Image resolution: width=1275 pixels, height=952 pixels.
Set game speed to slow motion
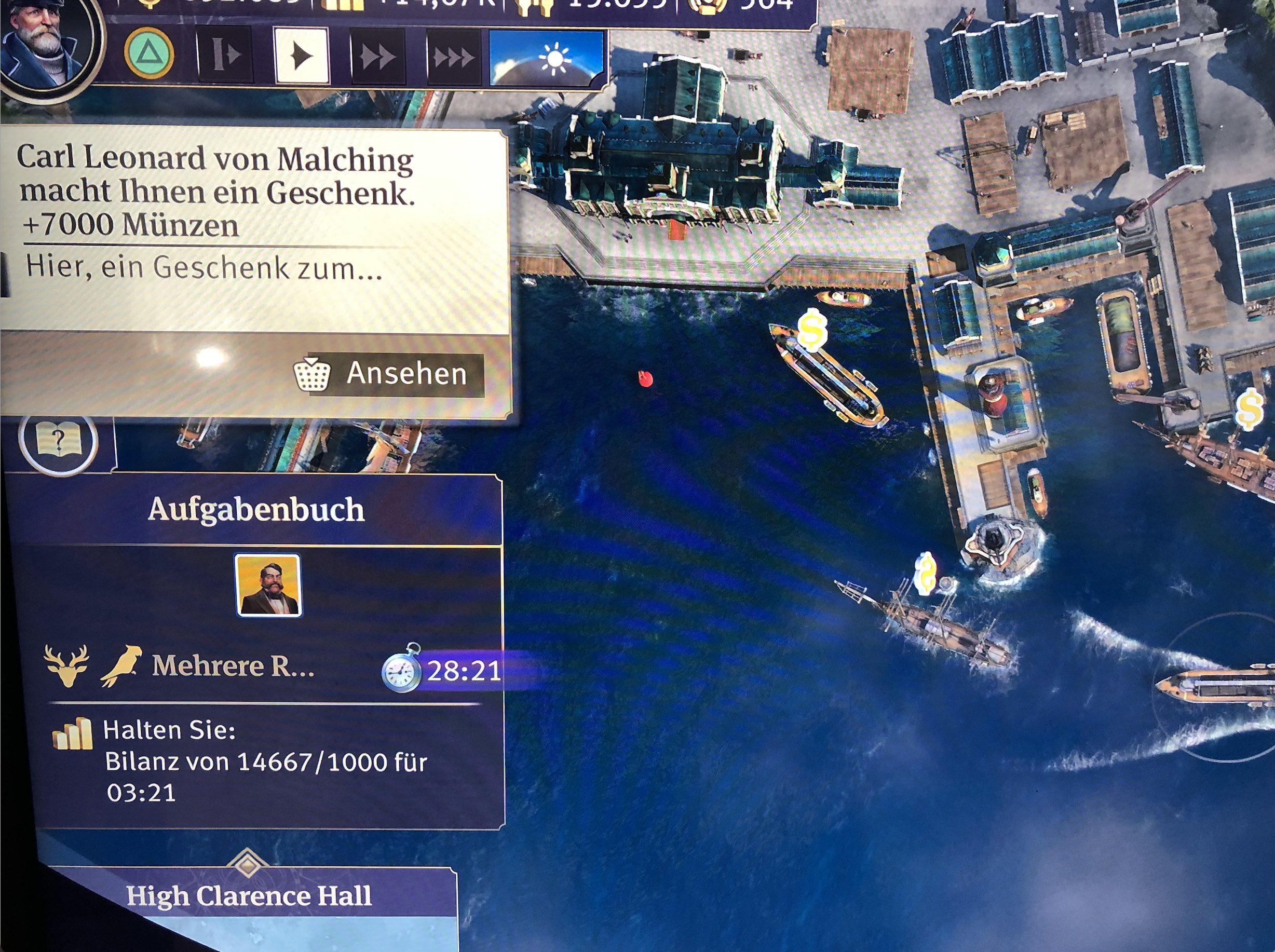click(x=224, y=56)
